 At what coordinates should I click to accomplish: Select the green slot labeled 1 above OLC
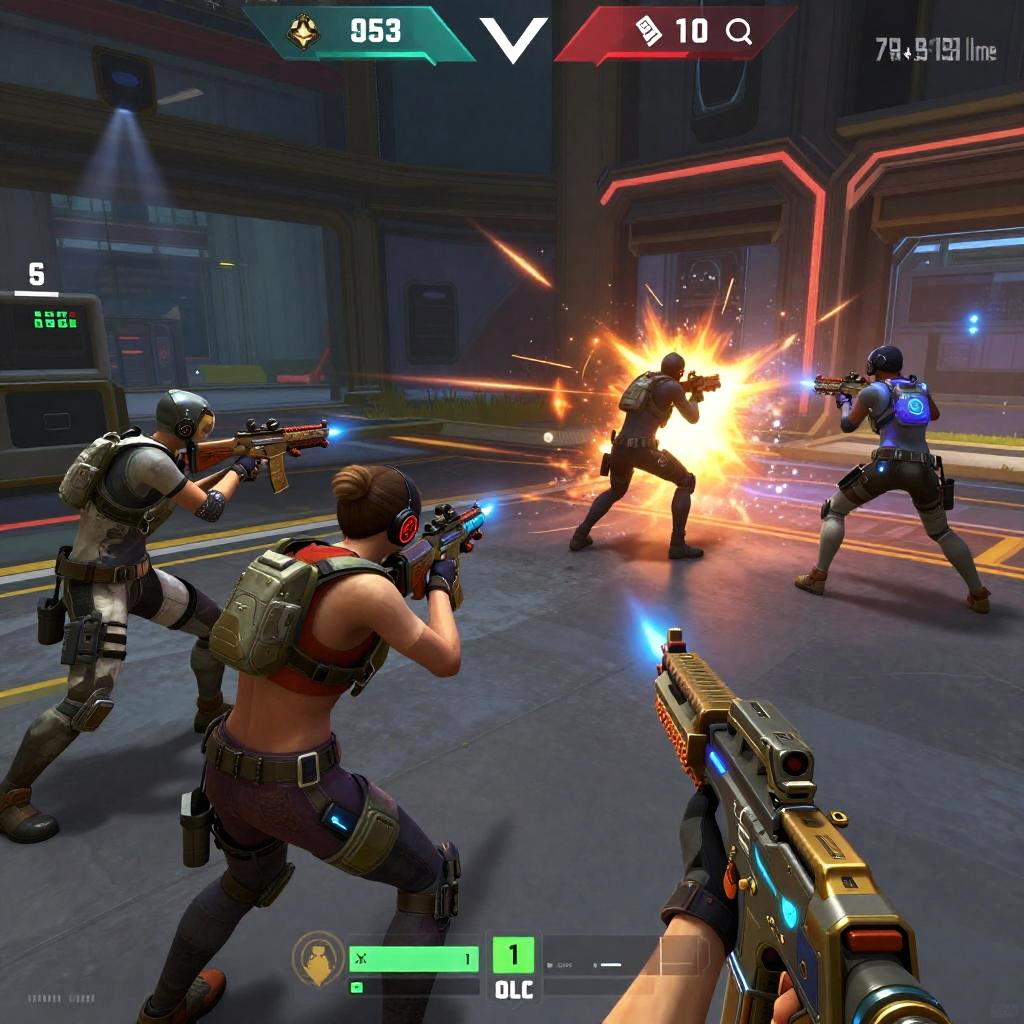[514, 955]
